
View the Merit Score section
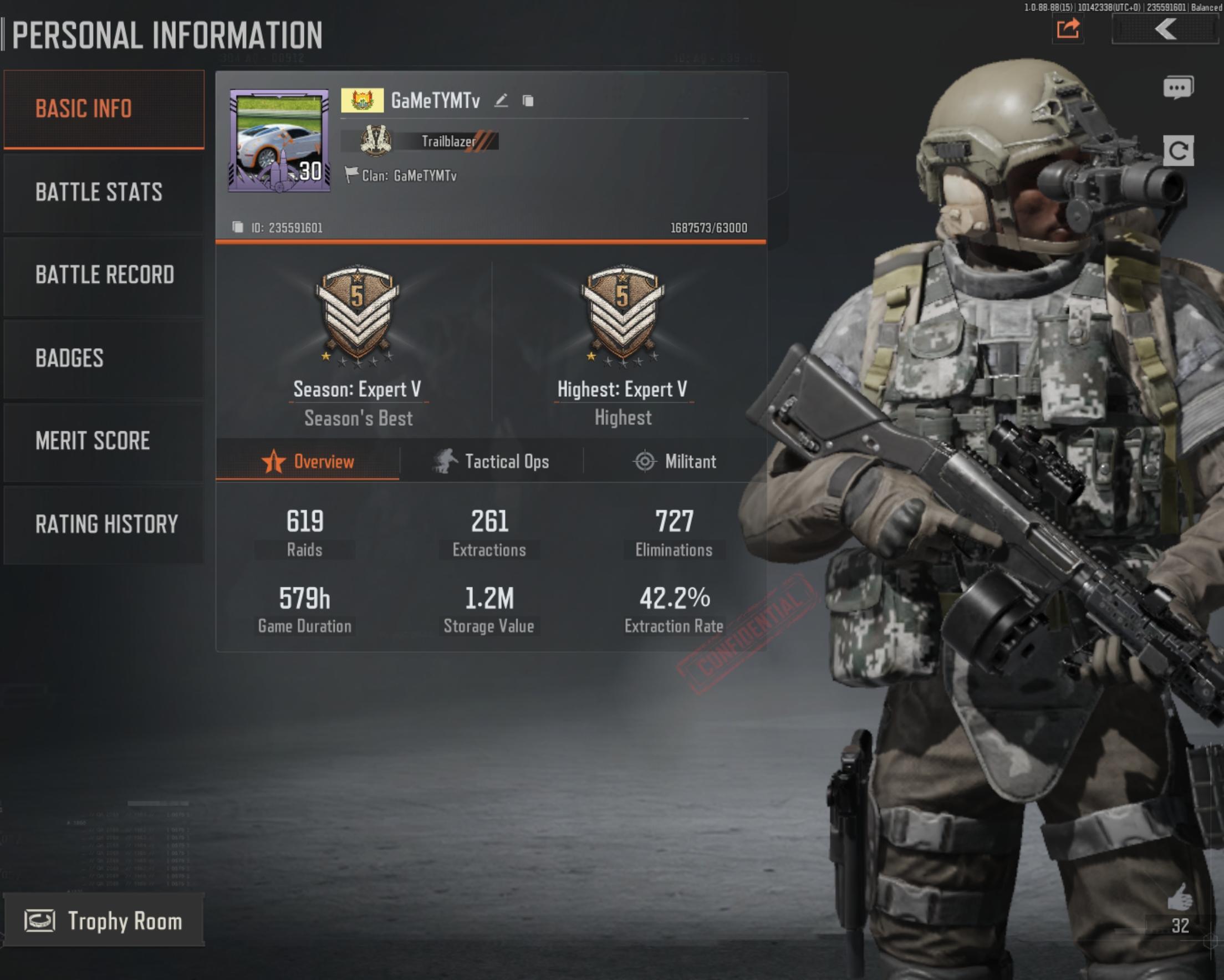pos(103,441)
